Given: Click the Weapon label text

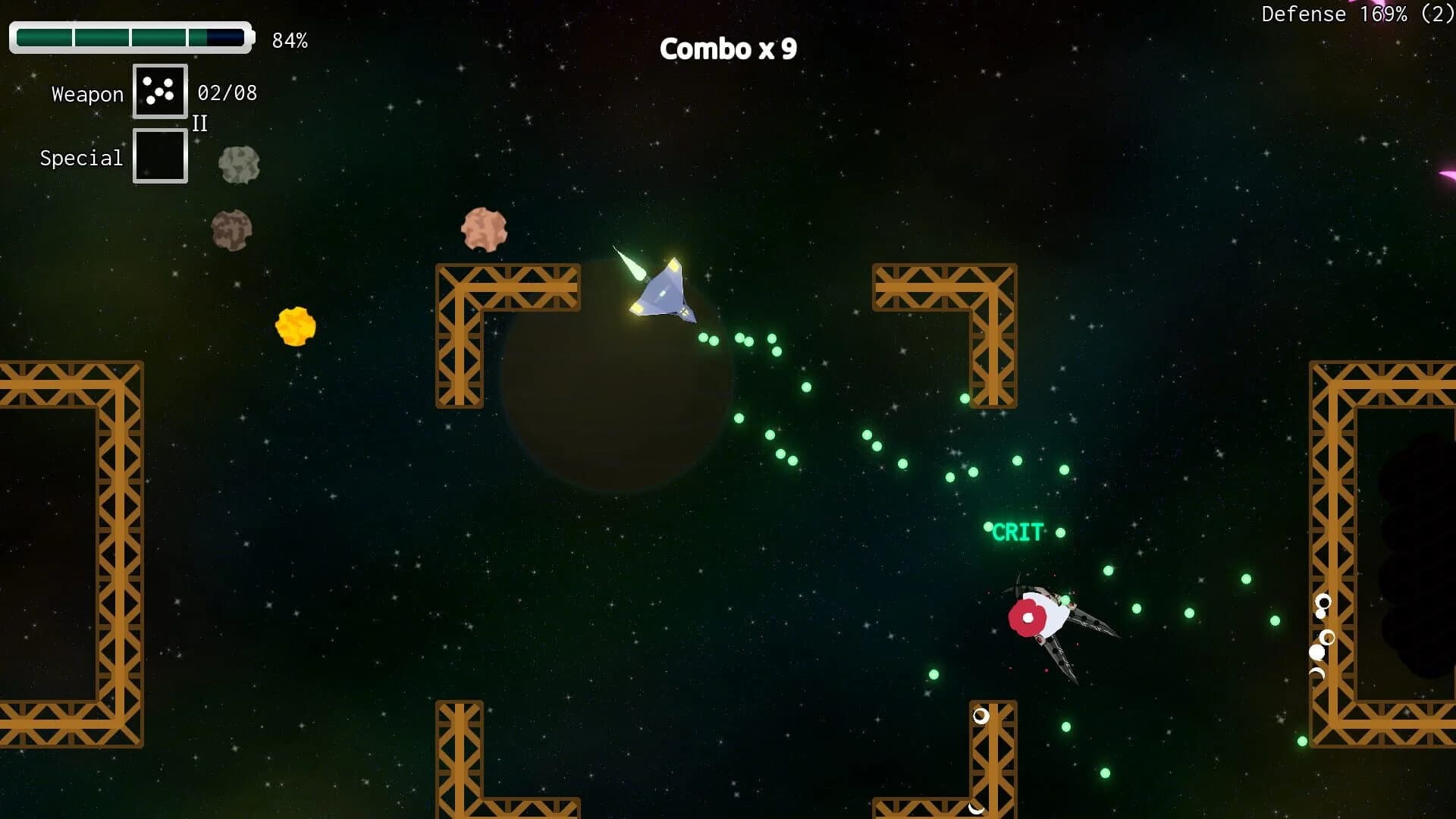Looking at the screenshot, I should 87,93.
